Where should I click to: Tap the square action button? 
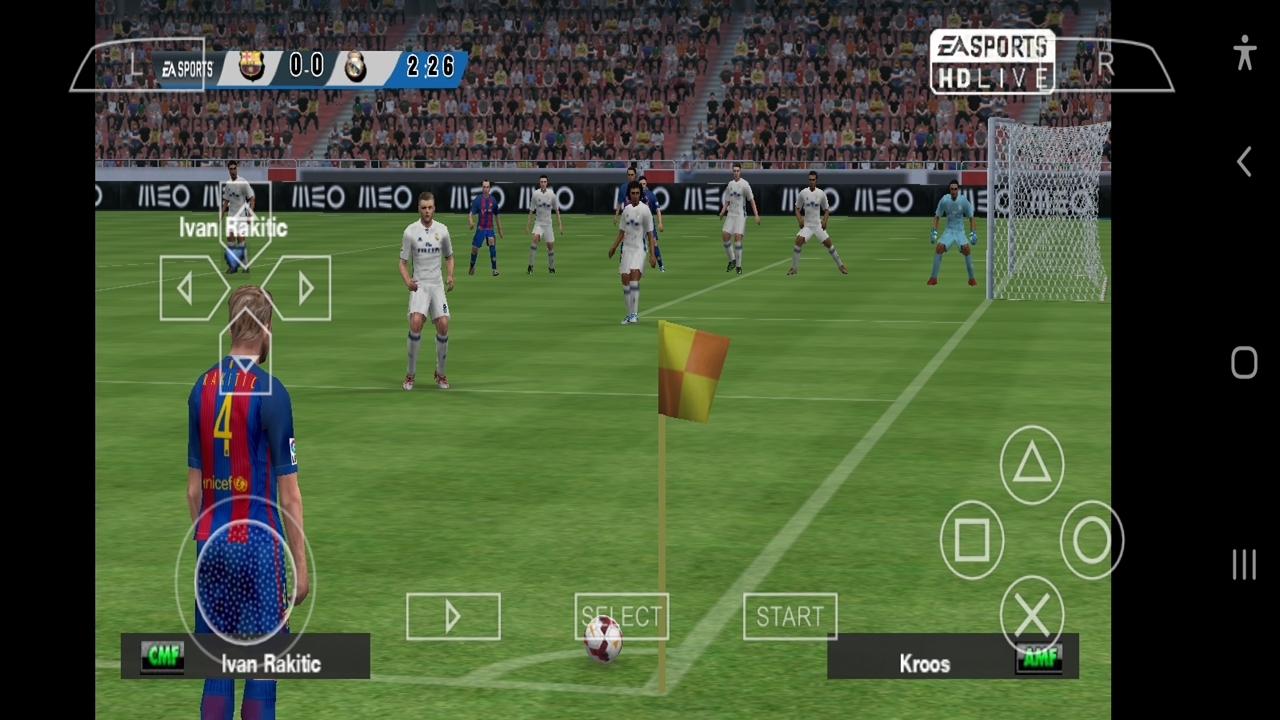click(972, 540)
